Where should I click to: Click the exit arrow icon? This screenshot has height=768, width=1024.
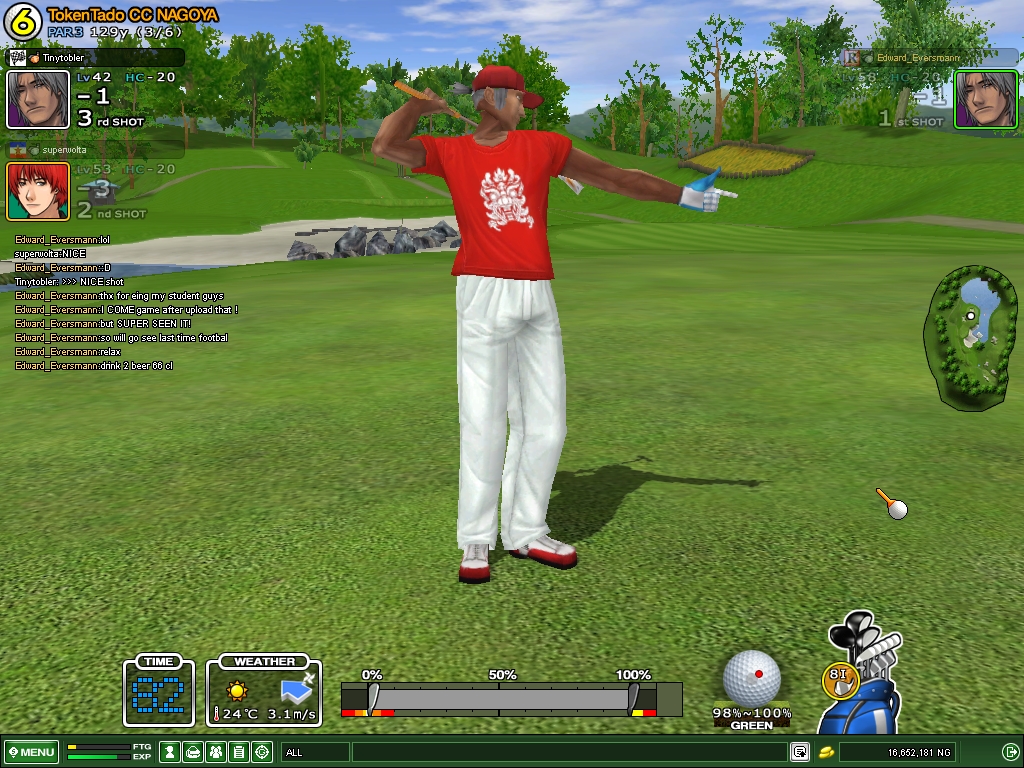point(1010,752)
